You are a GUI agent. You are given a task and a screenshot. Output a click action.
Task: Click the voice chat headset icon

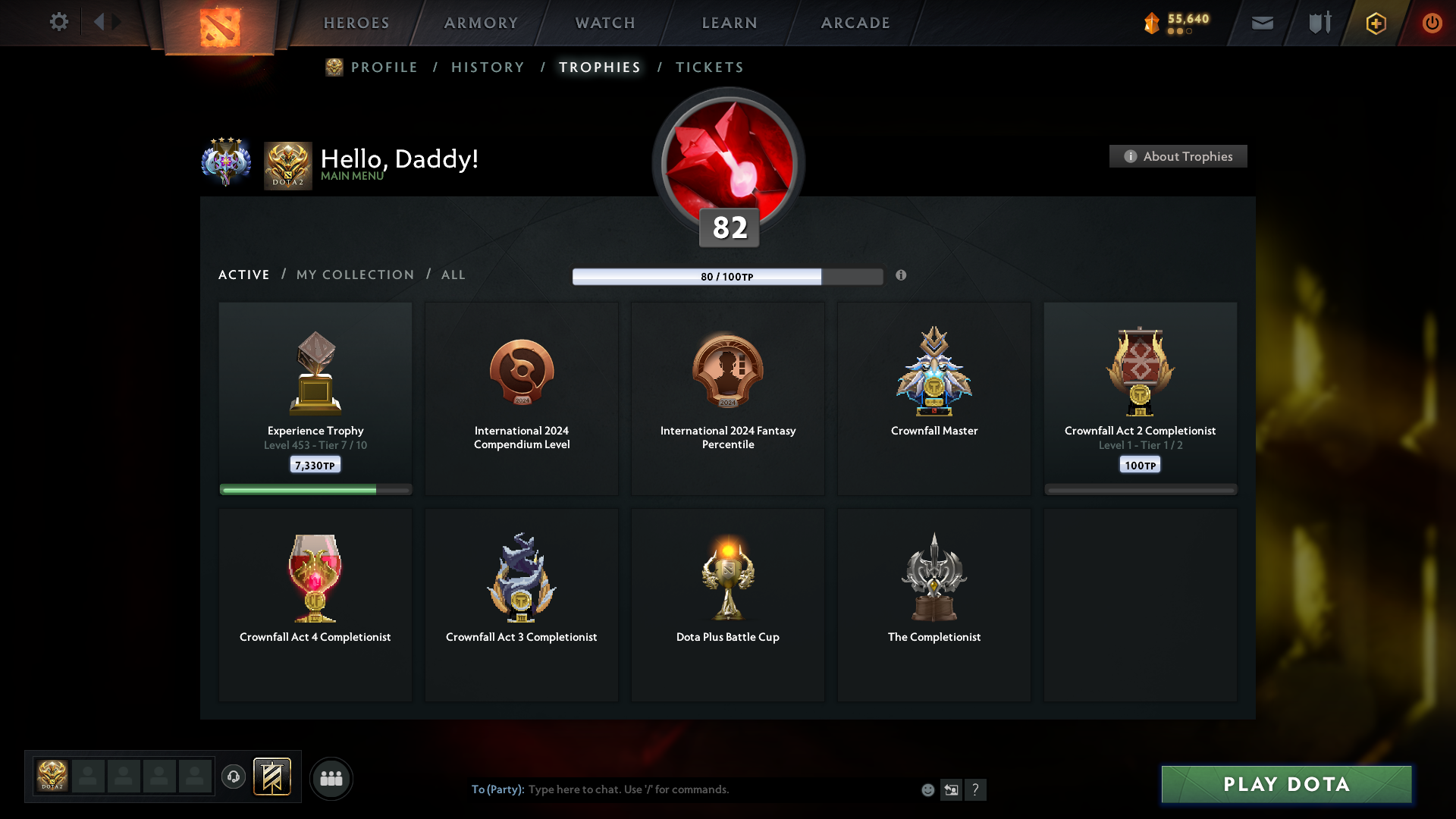[x=234, y=778]
